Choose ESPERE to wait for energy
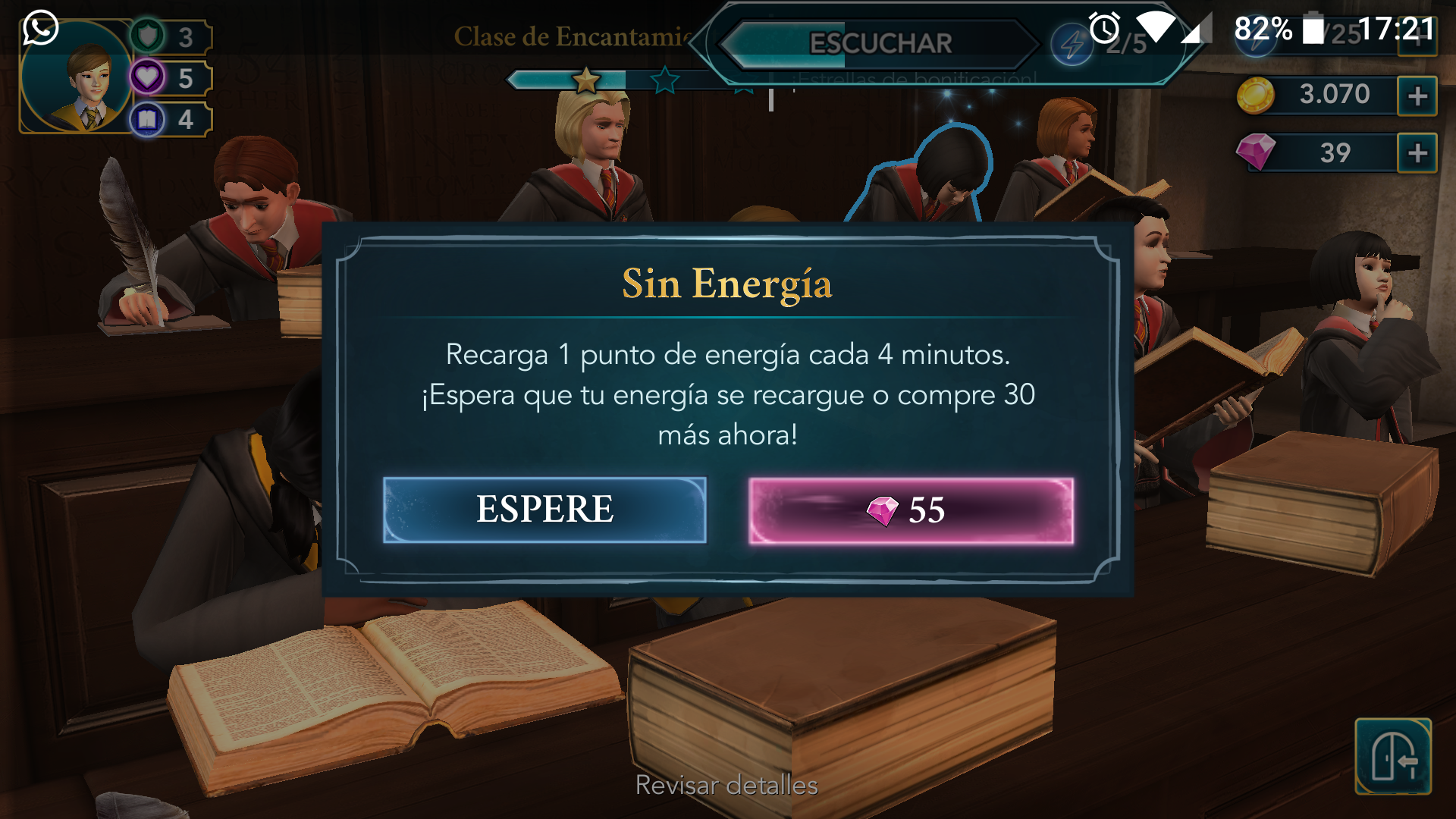 (544, 510)
